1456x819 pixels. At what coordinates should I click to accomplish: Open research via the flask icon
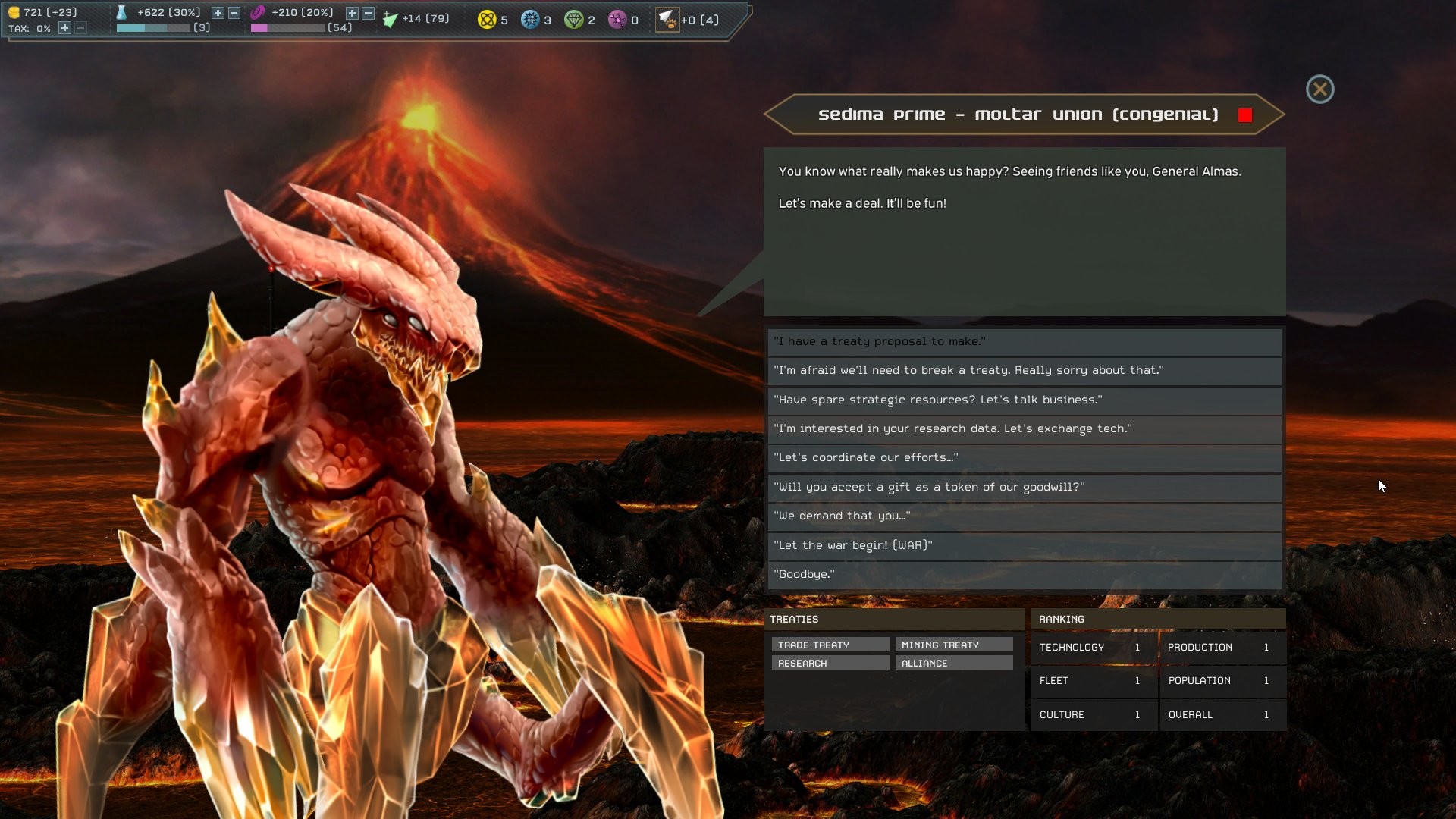tap(123, 12)
